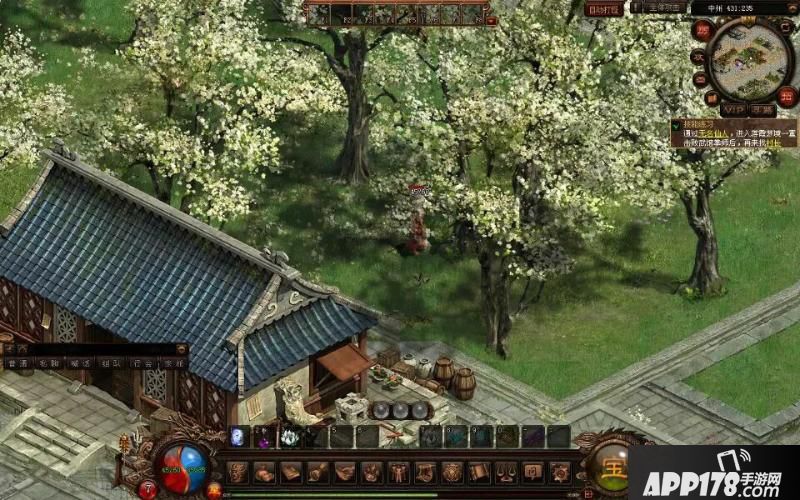Switch to the 行会 guild chat tab

(x=142, y=365)
